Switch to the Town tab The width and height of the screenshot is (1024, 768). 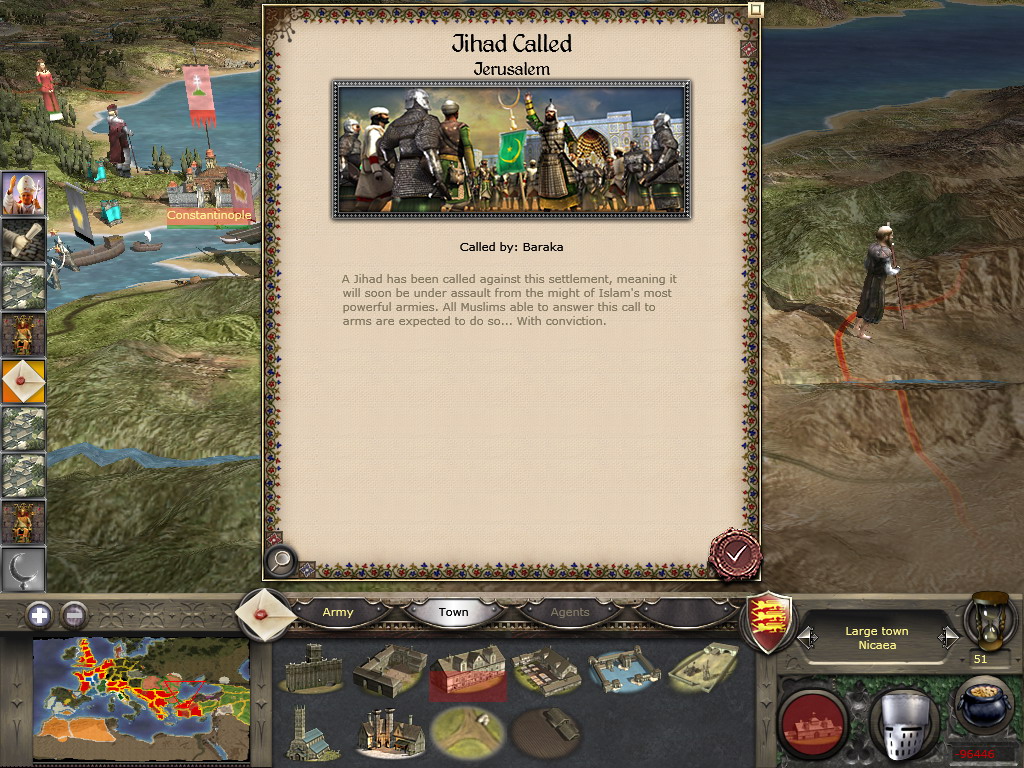[x=453, y=612]
